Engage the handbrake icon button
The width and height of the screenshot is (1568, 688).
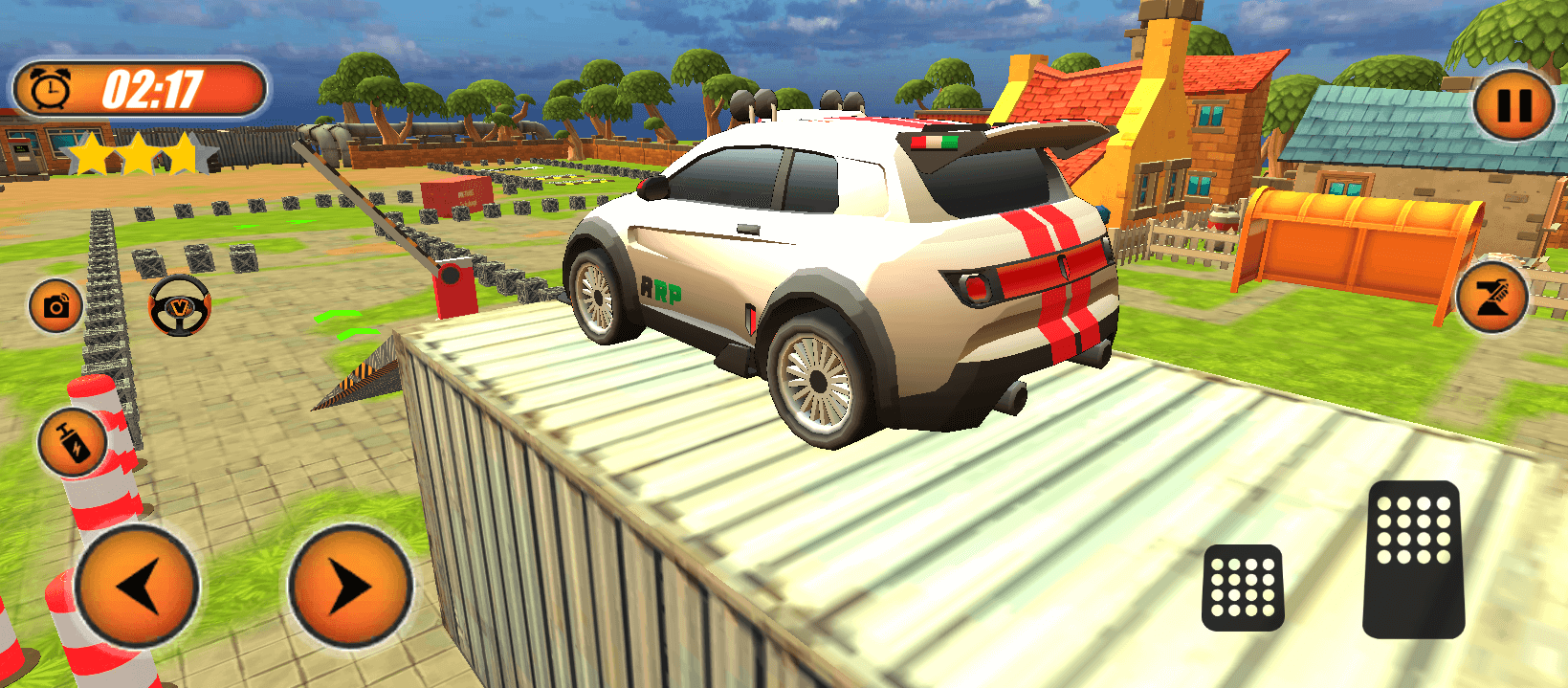pyautogui.click(x=1491, y=298)
